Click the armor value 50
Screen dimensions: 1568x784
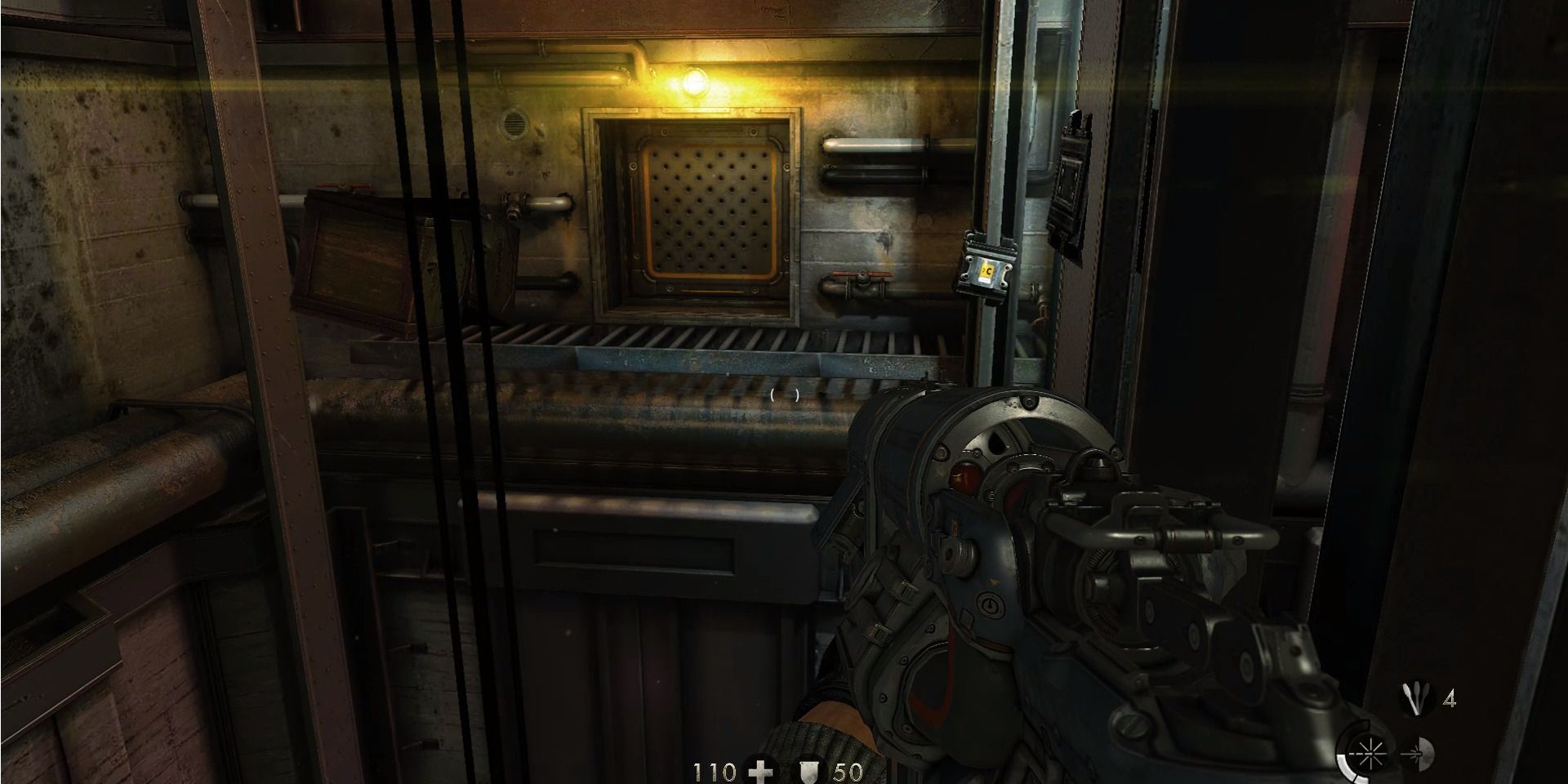click(849, 772)
